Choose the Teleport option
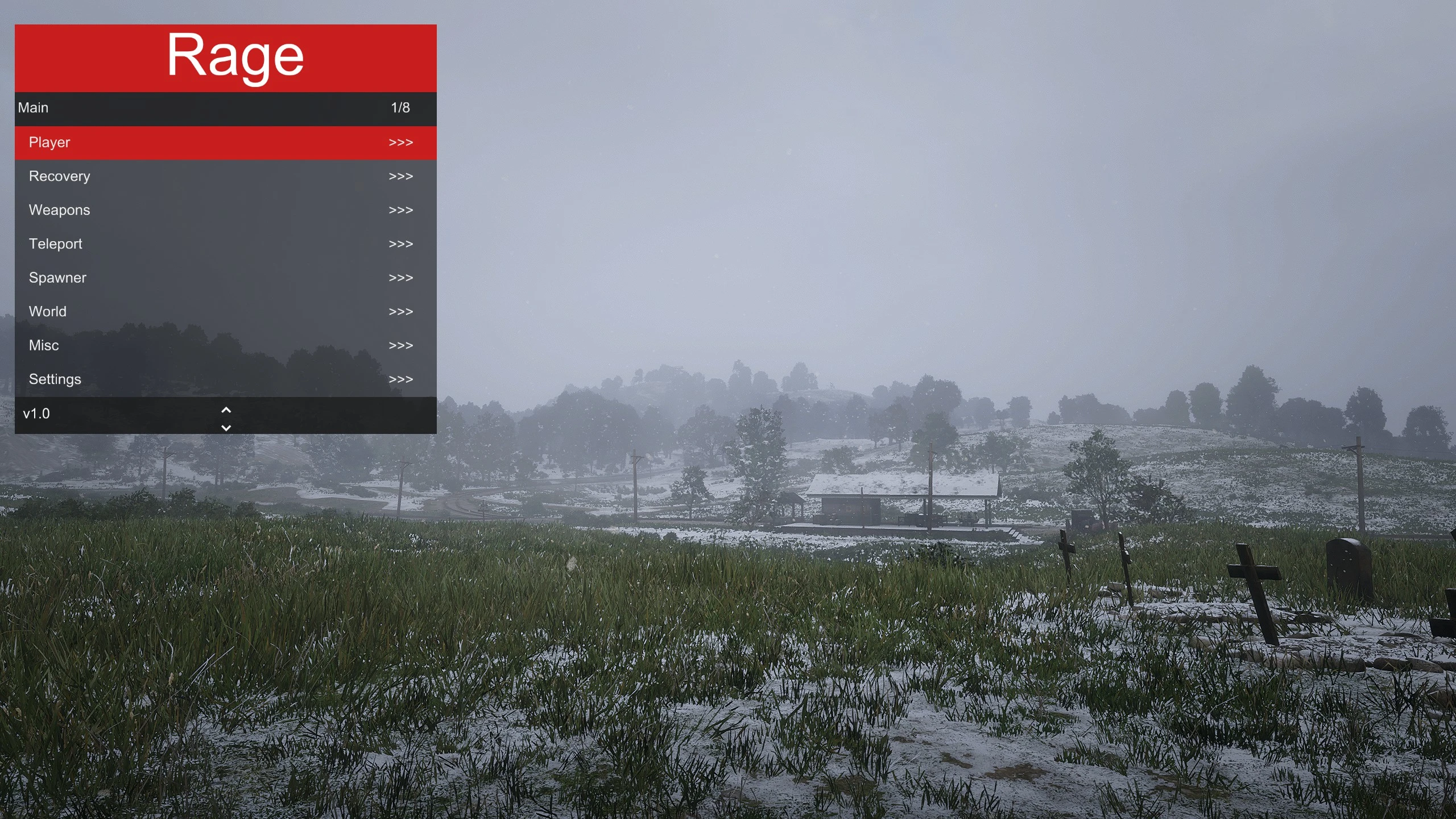The width and height of the screenshot is (1456, 819). 225,244
